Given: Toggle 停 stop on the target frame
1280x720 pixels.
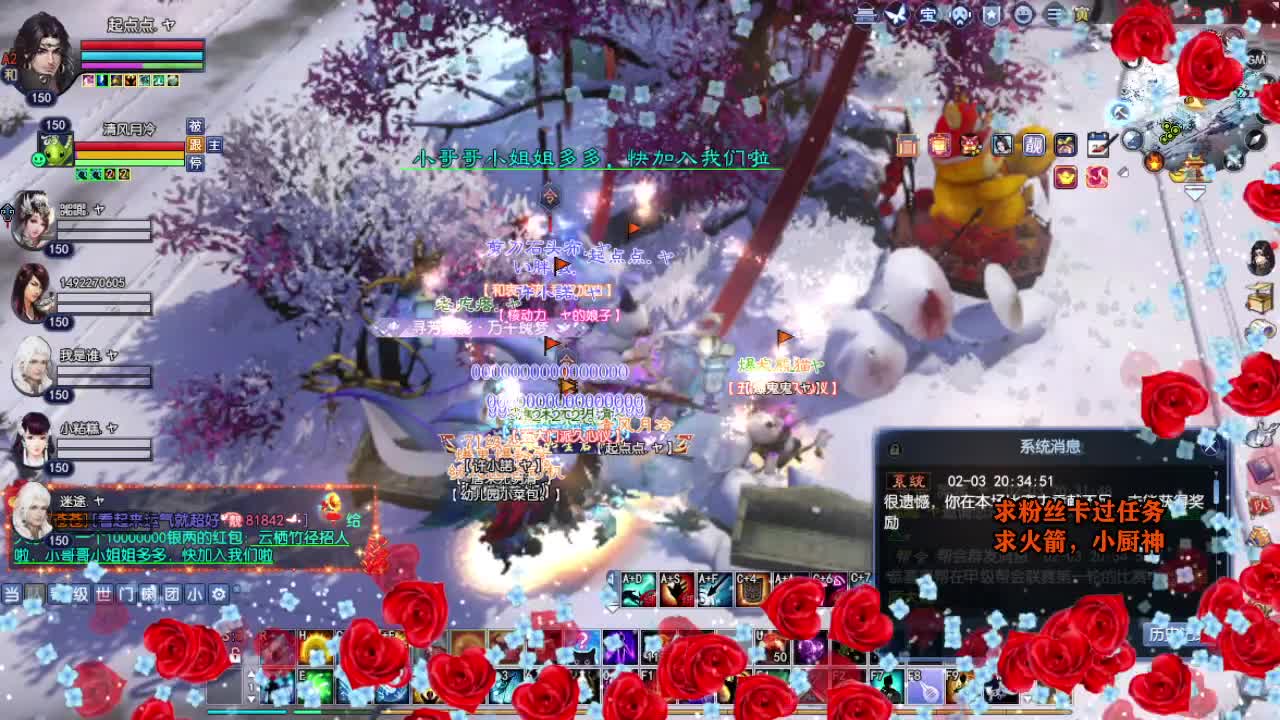Looking at the screenshot, I should tap(197, 164).
